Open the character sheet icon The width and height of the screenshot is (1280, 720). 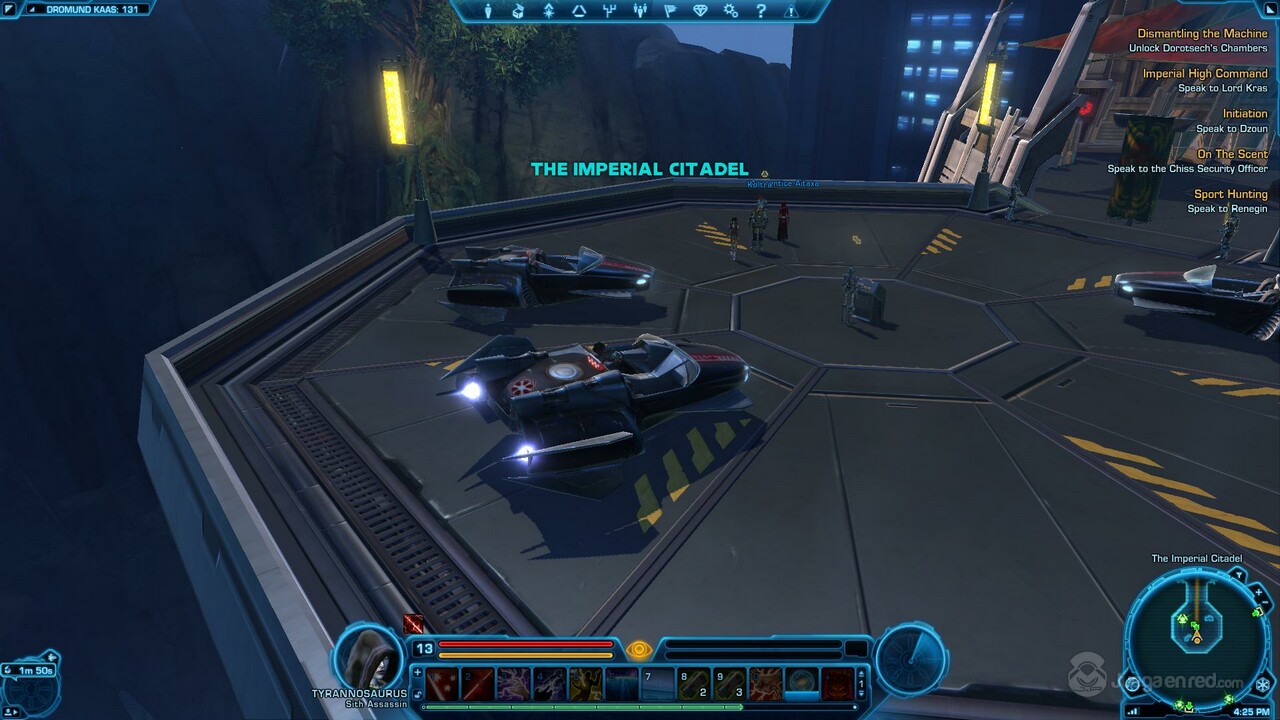(488, 11)
